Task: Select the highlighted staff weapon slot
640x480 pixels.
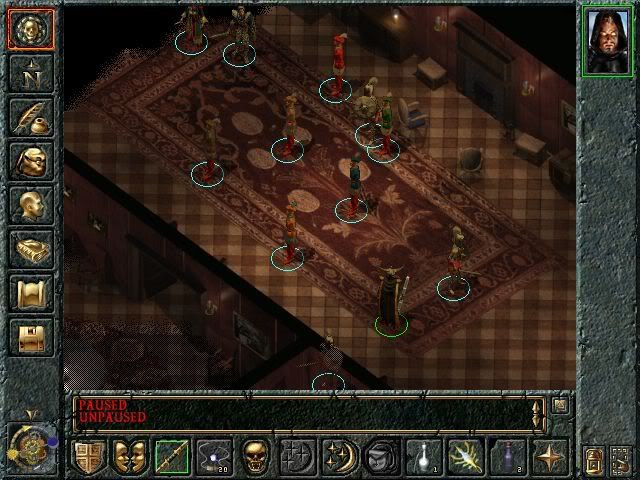Action: [x=172, y=457]
